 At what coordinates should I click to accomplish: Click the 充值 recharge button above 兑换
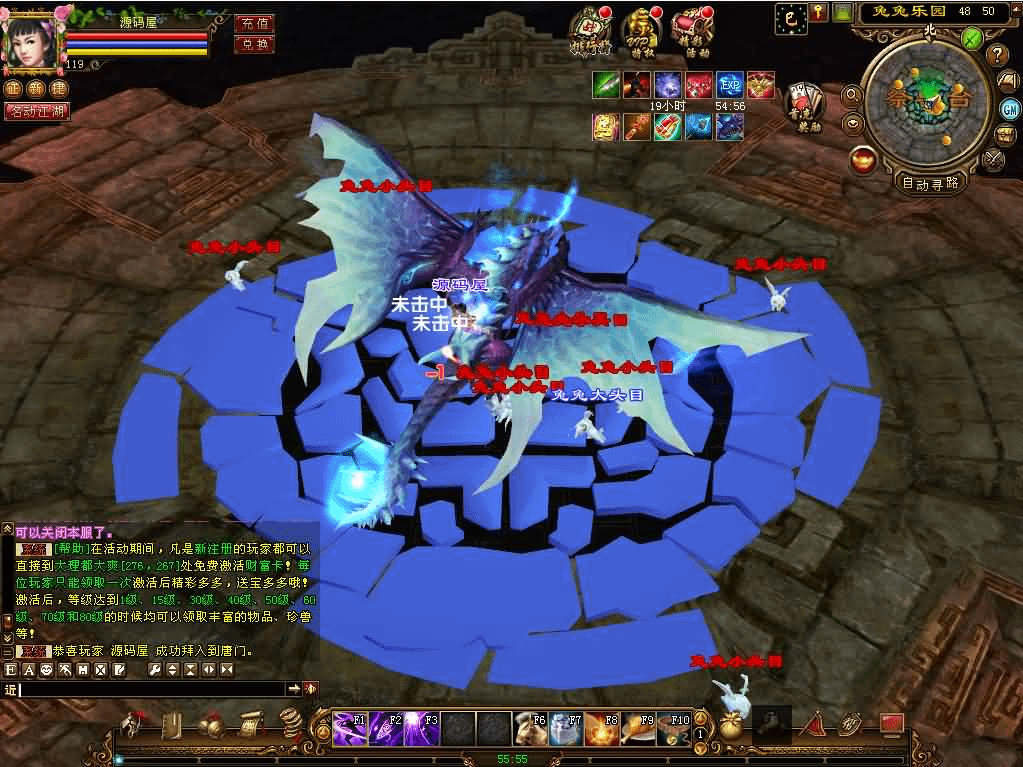[255, 23]
